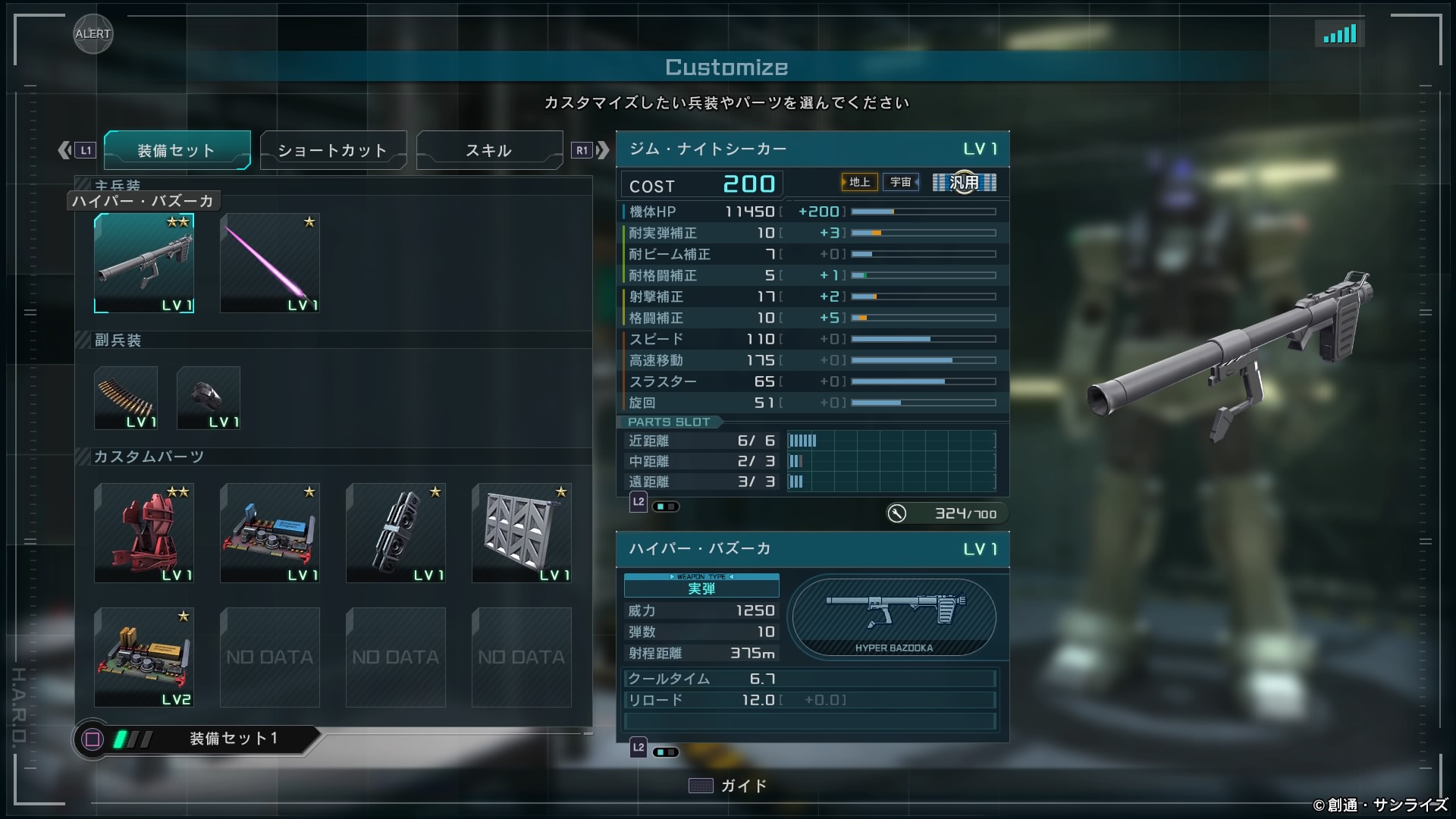Pick the grenade sub-weapon slot

(x=209, y=398)
